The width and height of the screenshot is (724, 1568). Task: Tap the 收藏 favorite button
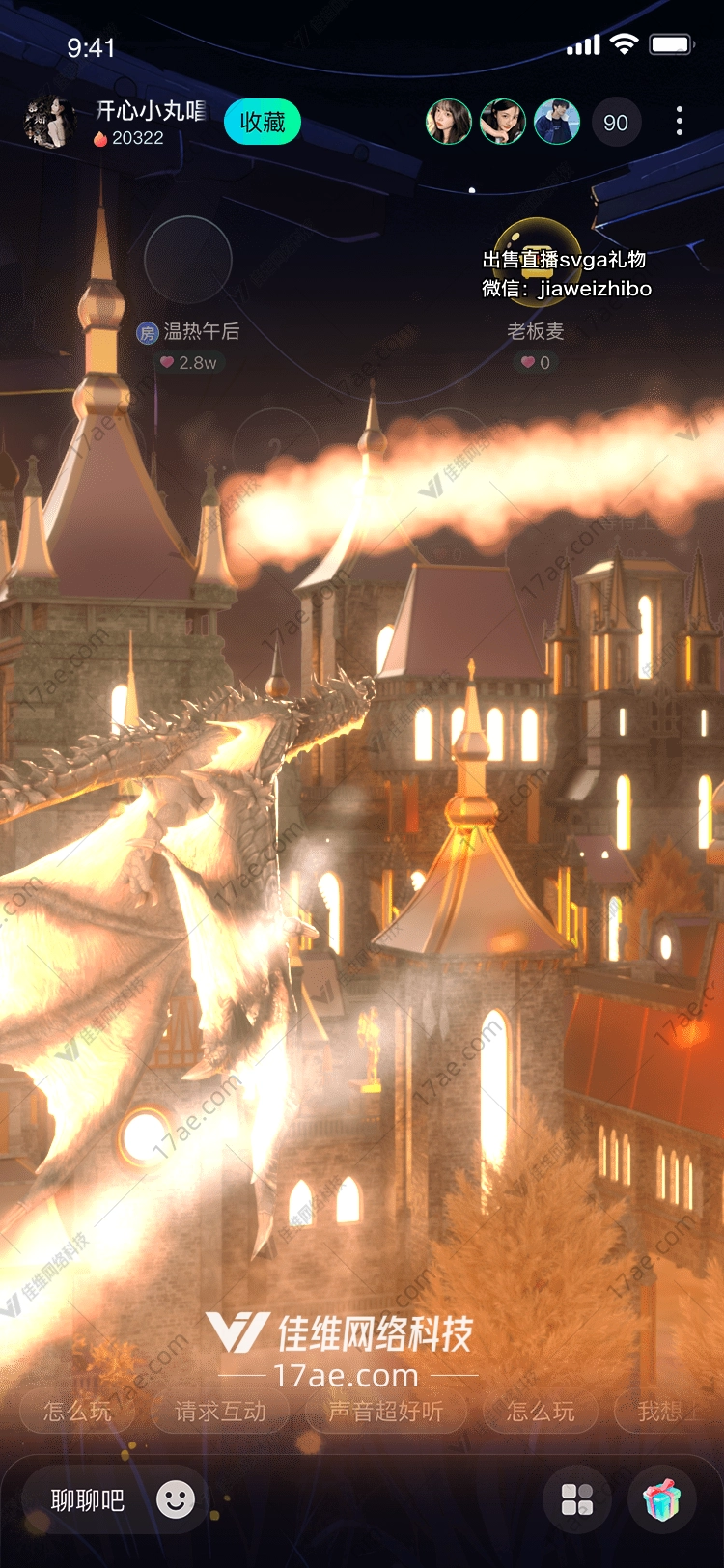(x=263, y=123)
